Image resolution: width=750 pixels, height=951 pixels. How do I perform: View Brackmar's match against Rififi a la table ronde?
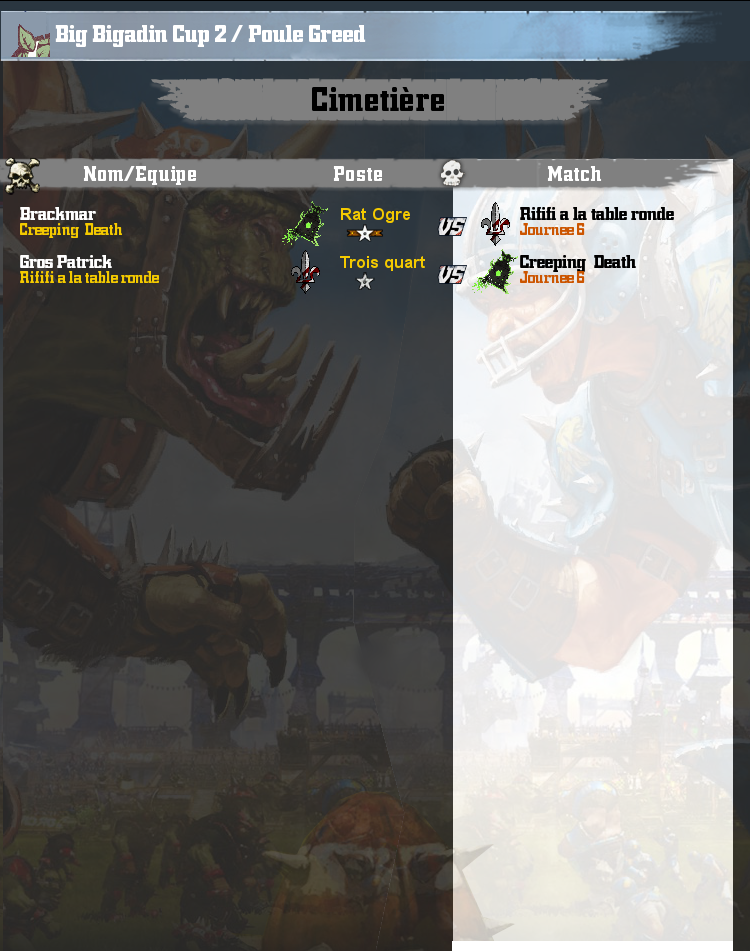pos(596,214)
